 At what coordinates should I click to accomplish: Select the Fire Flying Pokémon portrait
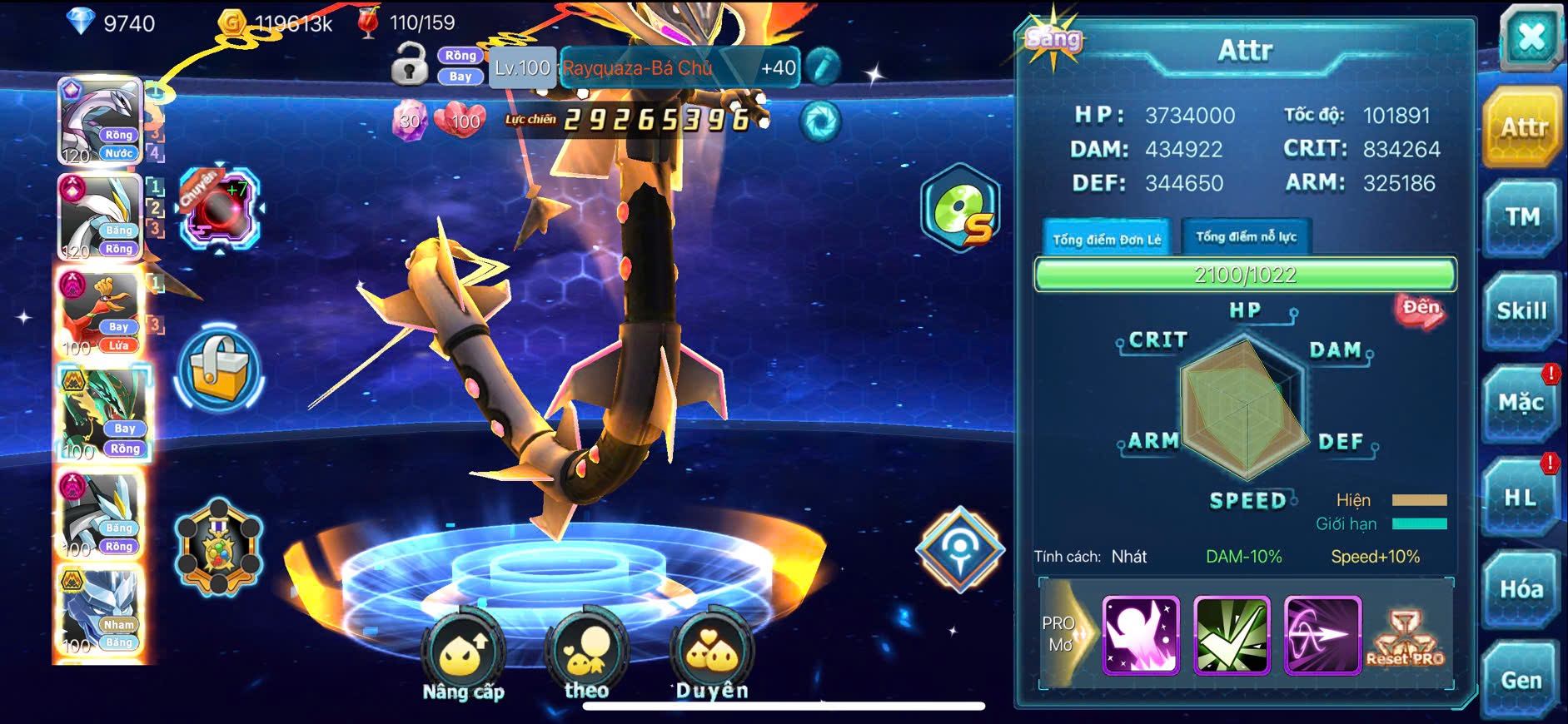tap(101, 312)
